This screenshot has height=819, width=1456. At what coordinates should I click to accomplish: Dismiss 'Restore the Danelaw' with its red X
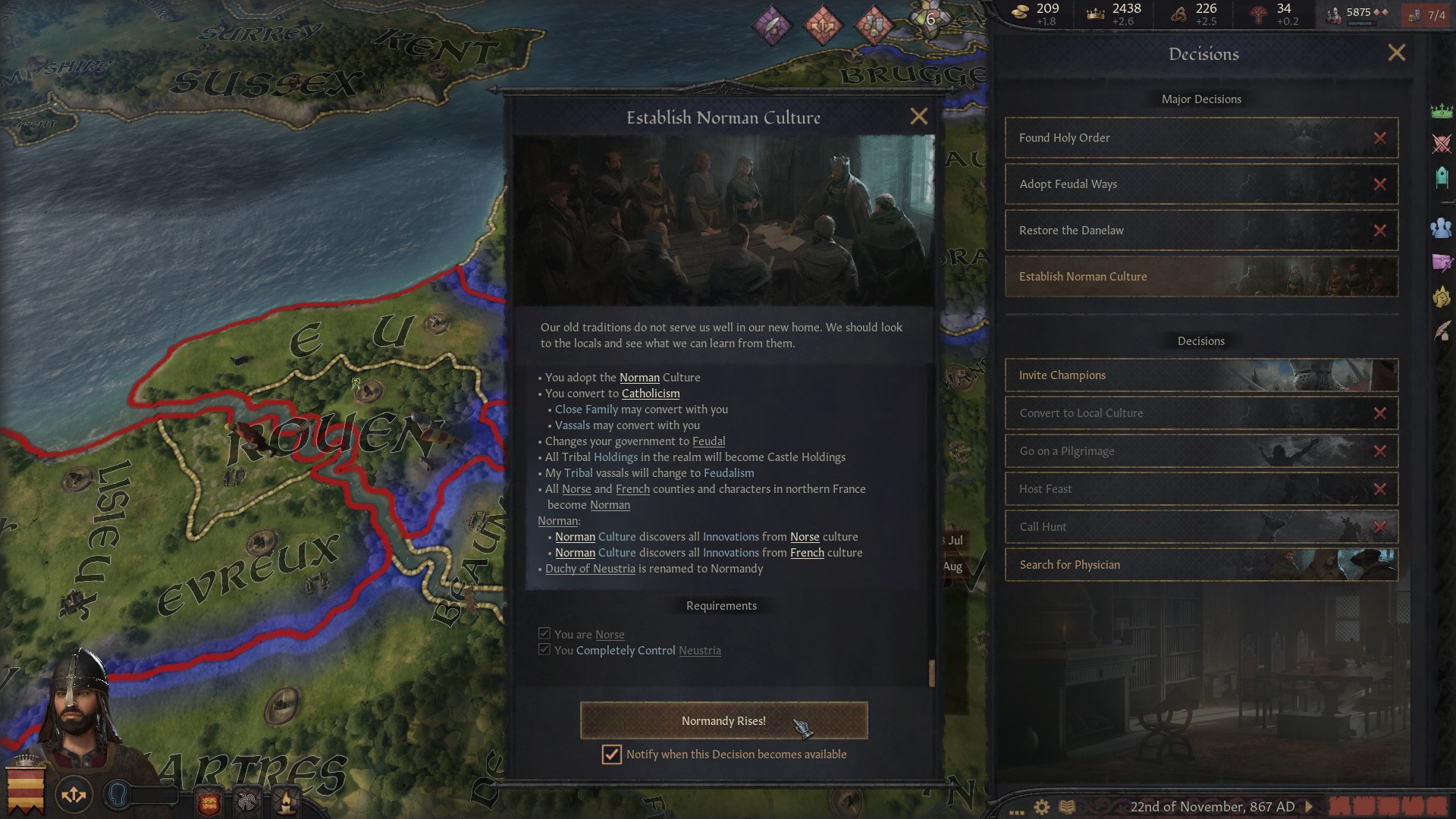pos(1379,231)
